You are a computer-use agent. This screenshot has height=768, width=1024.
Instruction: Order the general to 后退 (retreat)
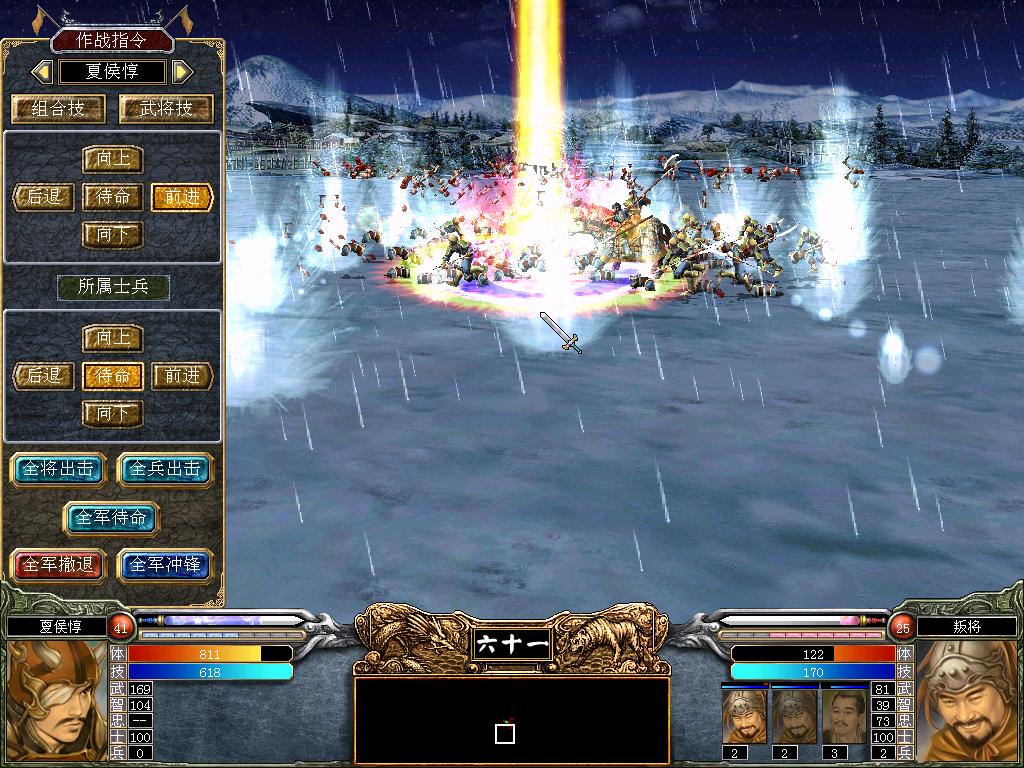pos(45,197)
